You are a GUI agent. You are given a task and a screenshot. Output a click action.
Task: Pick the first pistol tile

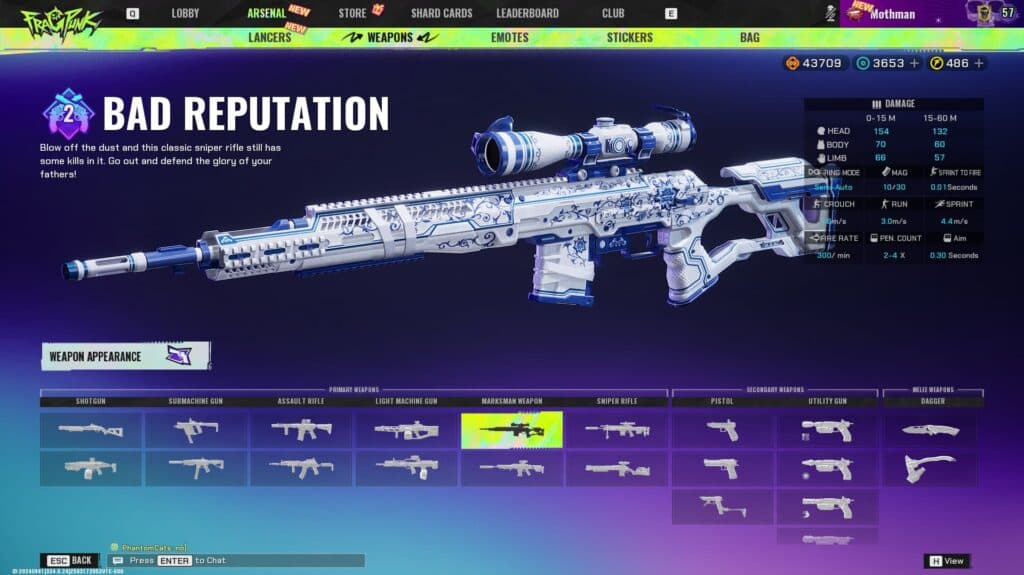click(722, 430)
